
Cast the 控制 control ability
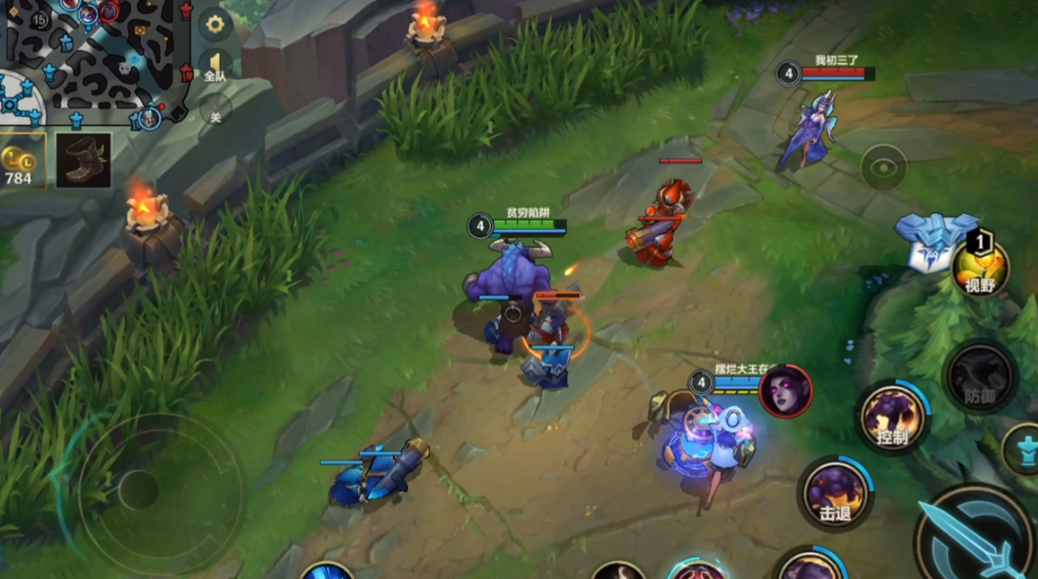[x=891, y=417]
